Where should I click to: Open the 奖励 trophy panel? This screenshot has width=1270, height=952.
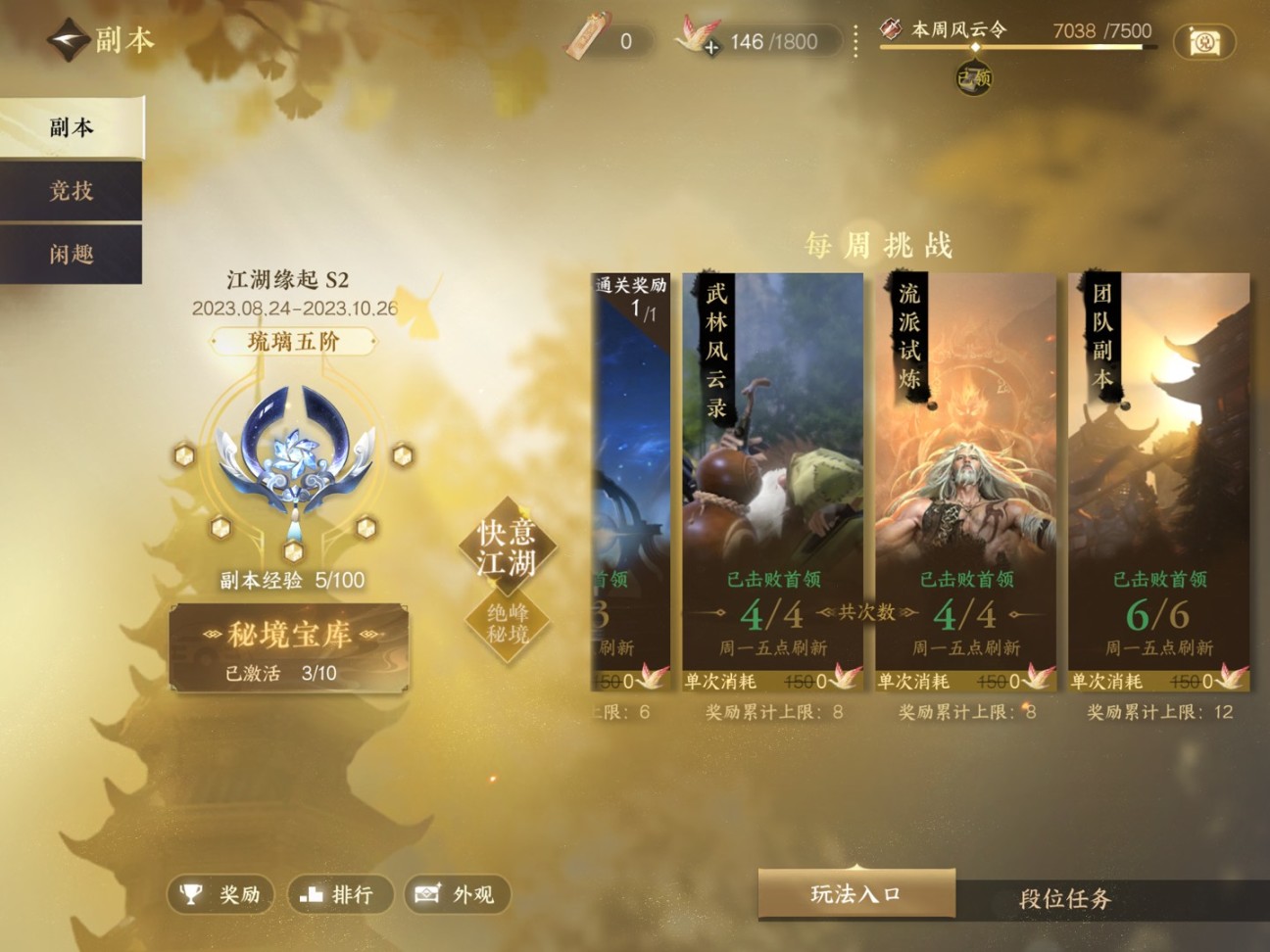pos(220,894)
